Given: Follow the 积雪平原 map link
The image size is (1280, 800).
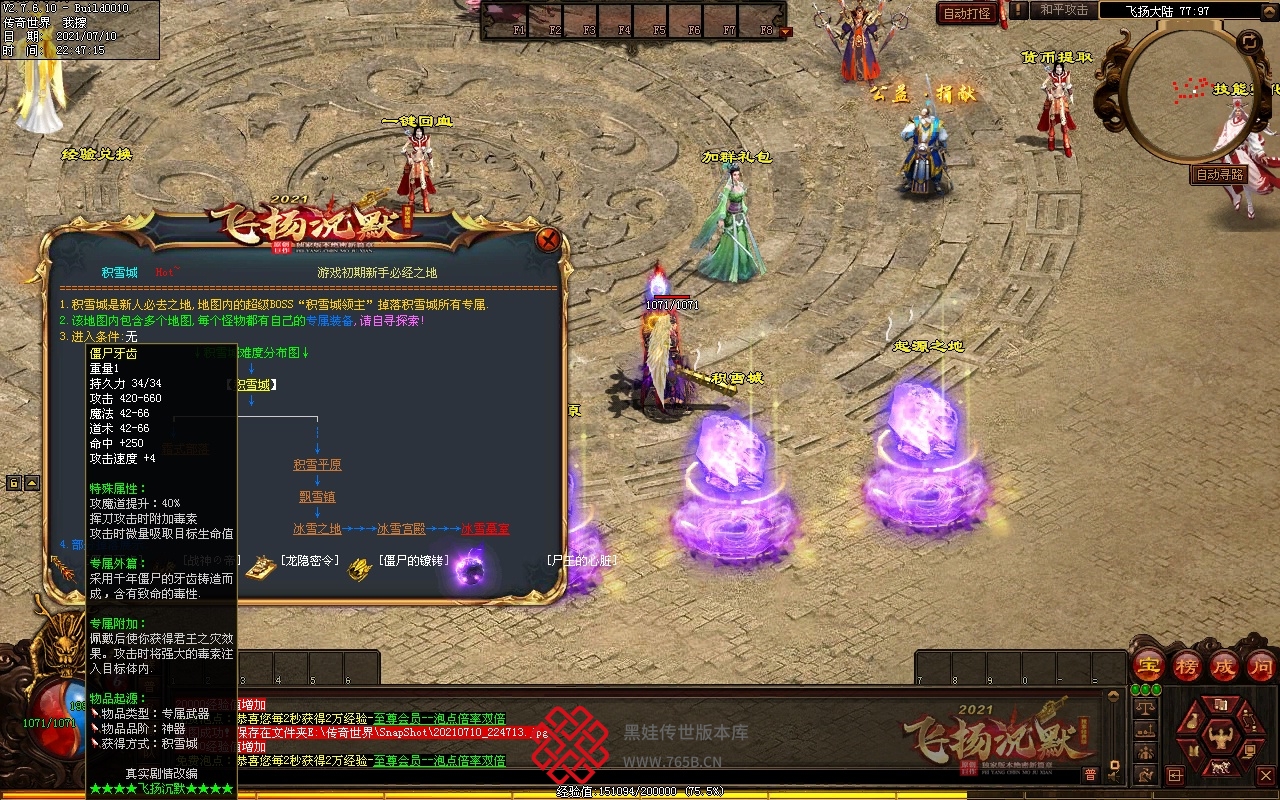Looking at the screenshot, I should click(317, 464).
